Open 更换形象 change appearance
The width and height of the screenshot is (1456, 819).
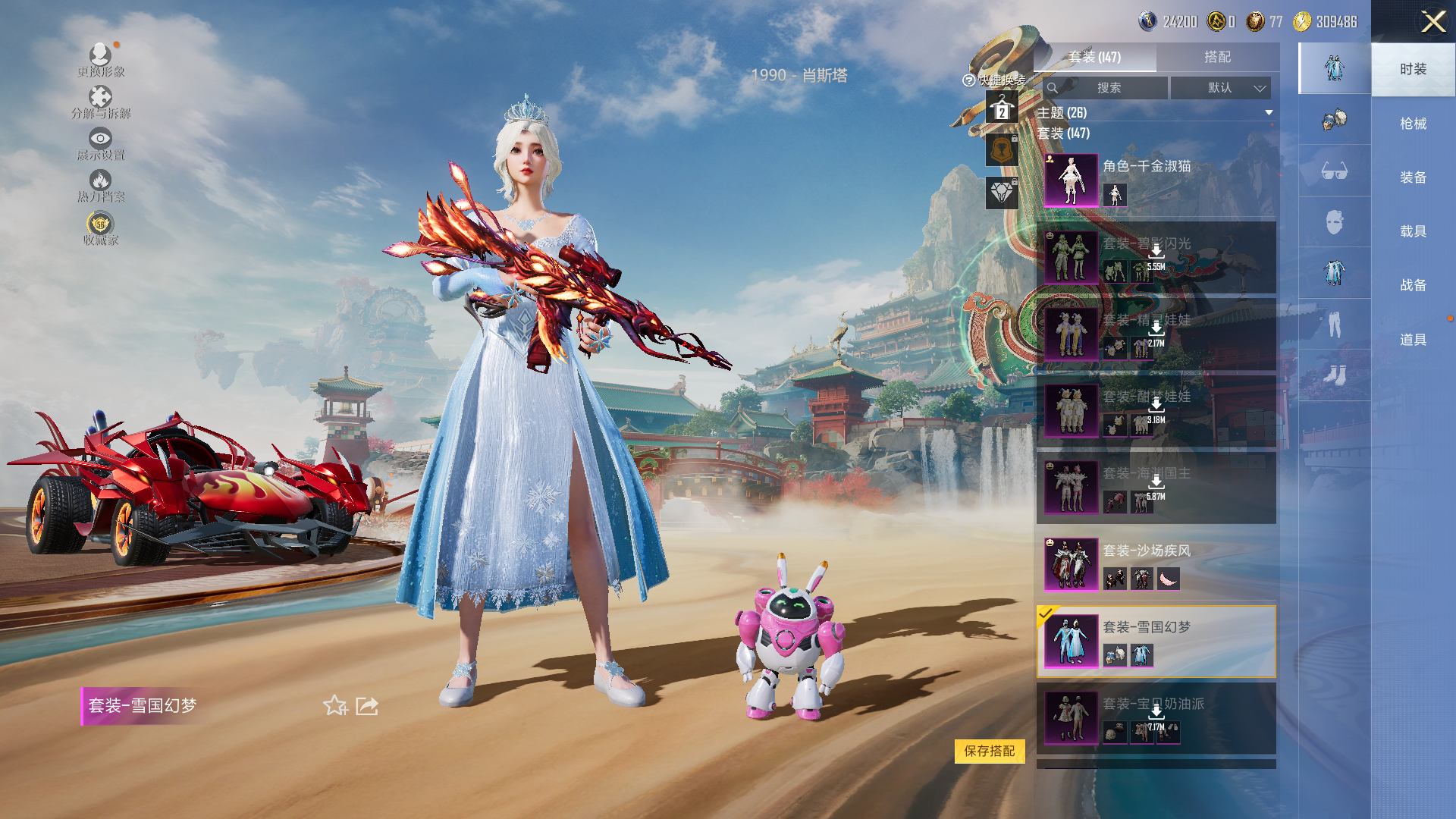[100, 59]
